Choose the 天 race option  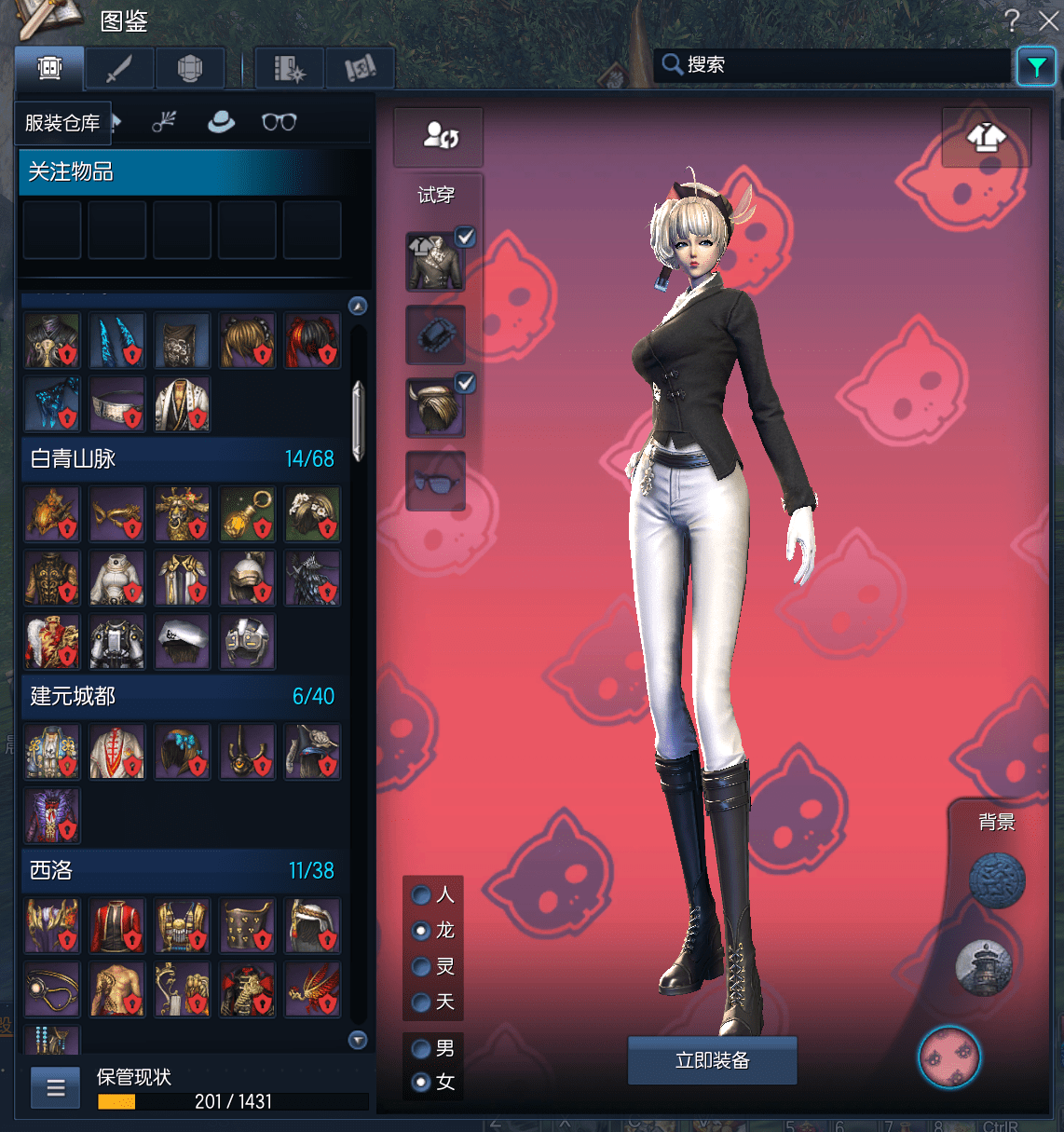[422, 1002]
